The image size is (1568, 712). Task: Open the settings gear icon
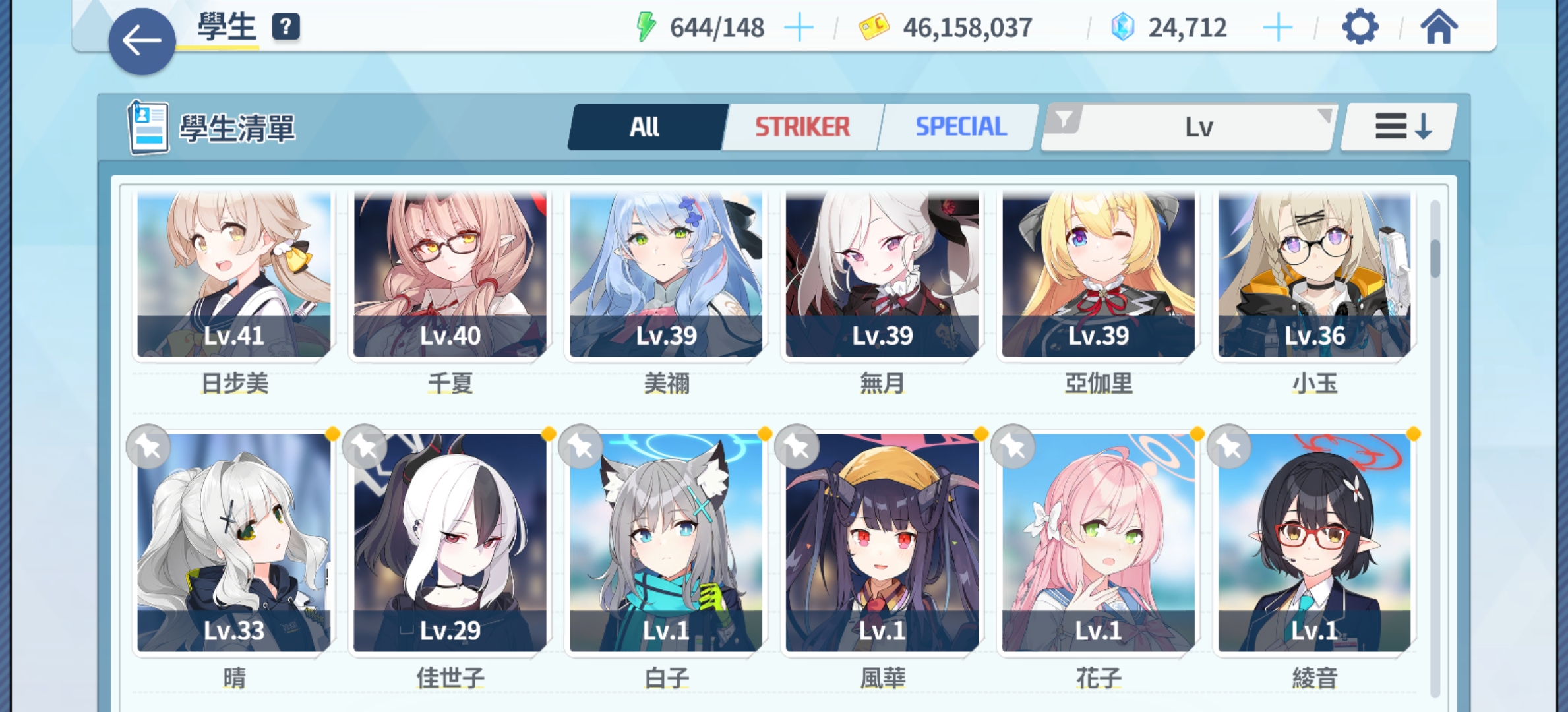(x=1358, y=28)
